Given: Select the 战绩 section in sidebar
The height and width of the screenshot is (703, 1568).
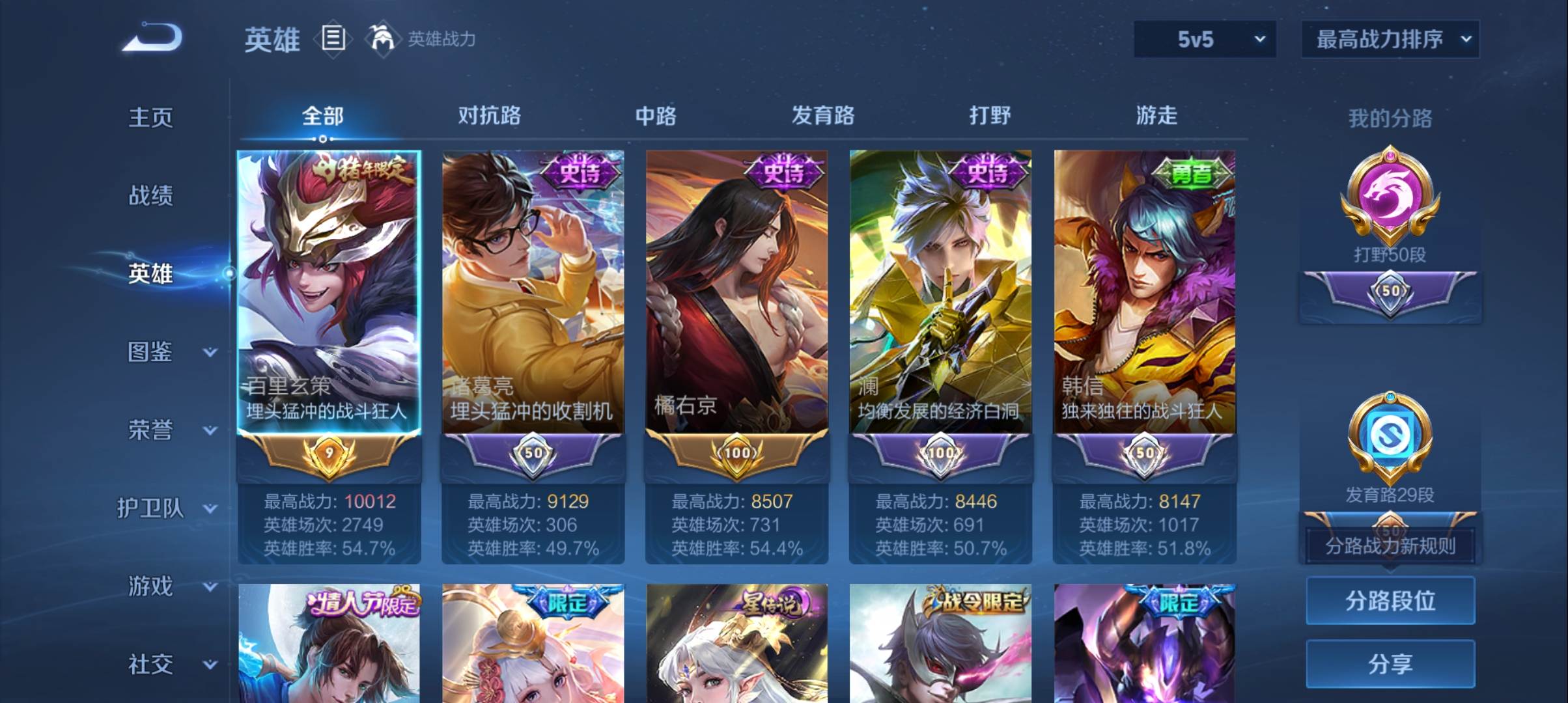Looking at the screenshot, I should tap(151, 195).
